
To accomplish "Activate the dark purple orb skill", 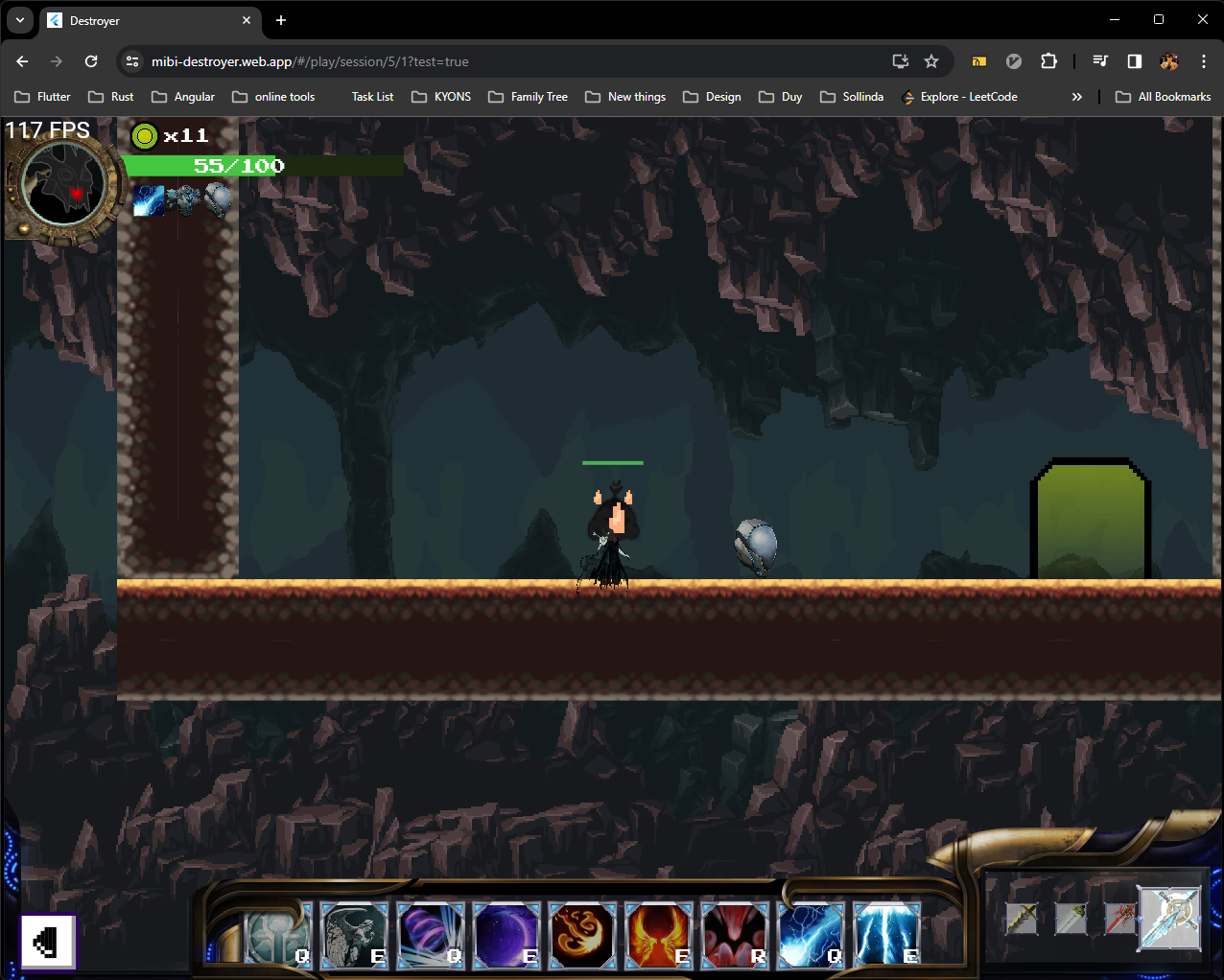I will pos(506,934).
